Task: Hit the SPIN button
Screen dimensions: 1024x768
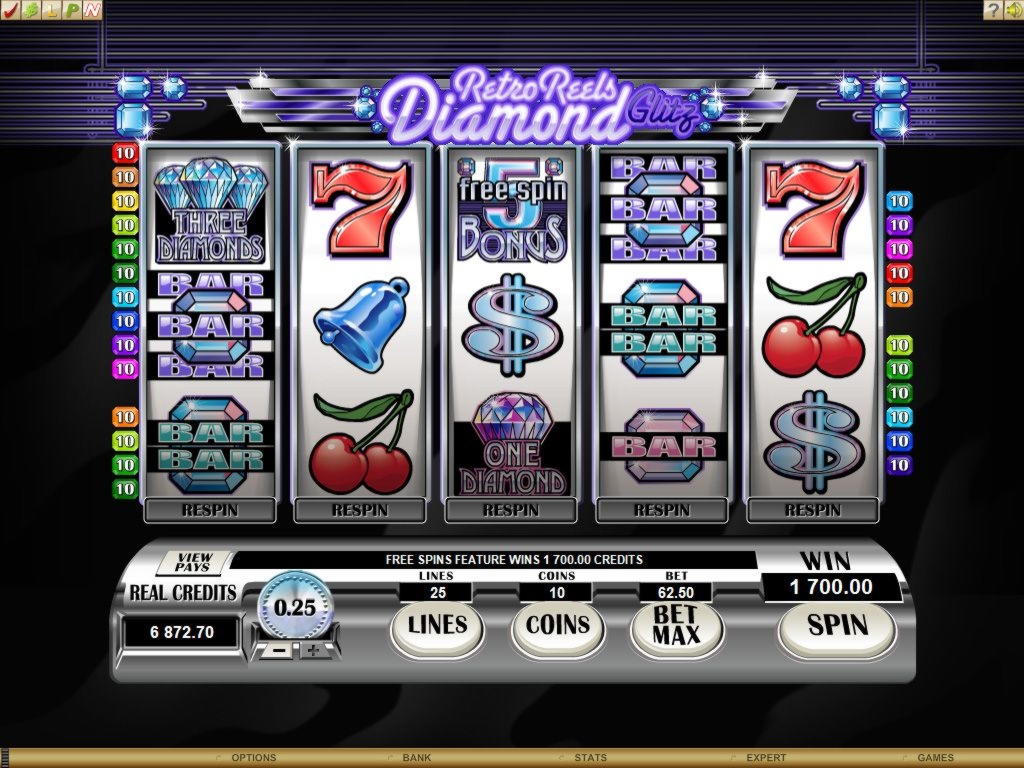Action: point(837,626)
